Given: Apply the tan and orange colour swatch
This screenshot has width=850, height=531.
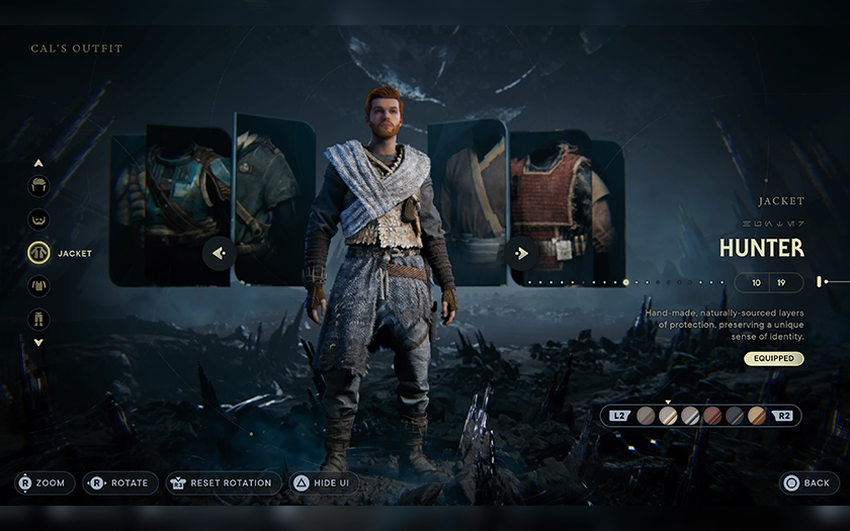Looking at the screenshot, I should 757,415.
